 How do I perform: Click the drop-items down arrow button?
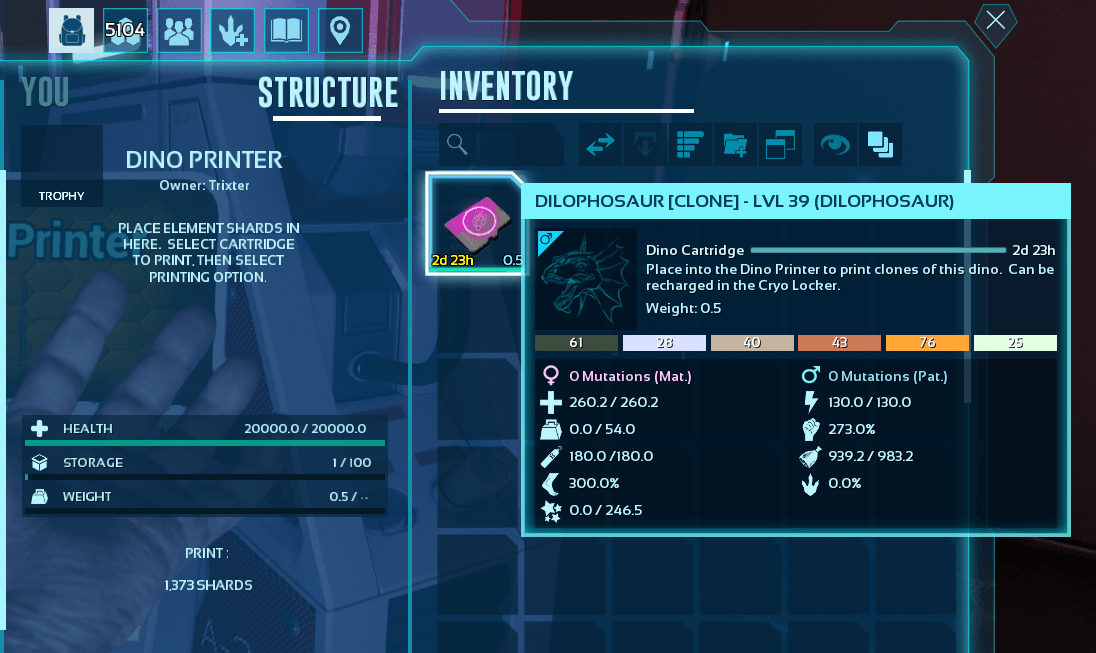645,144
